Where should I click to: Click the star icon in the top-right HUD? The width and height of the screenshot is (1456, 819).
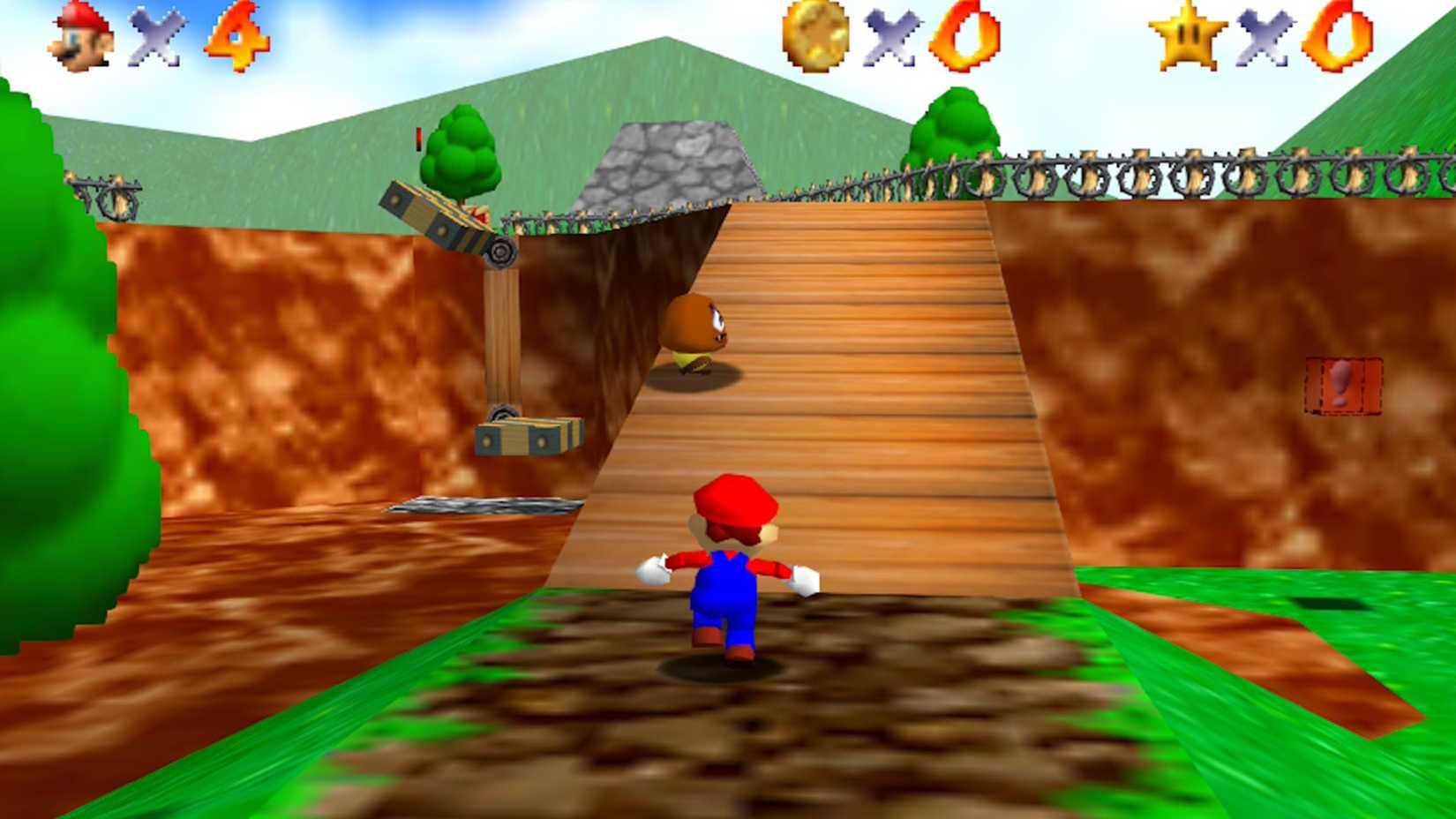(x=1189, y=35)
